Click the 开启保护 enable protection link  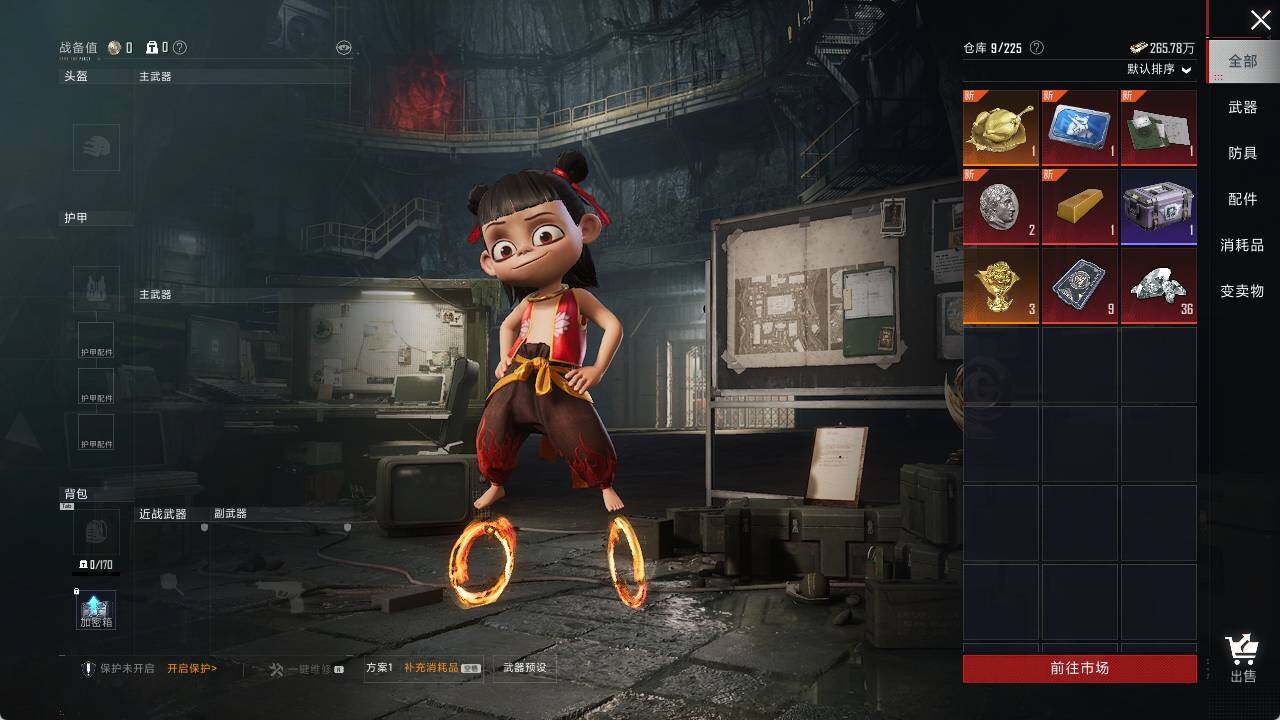192,668
